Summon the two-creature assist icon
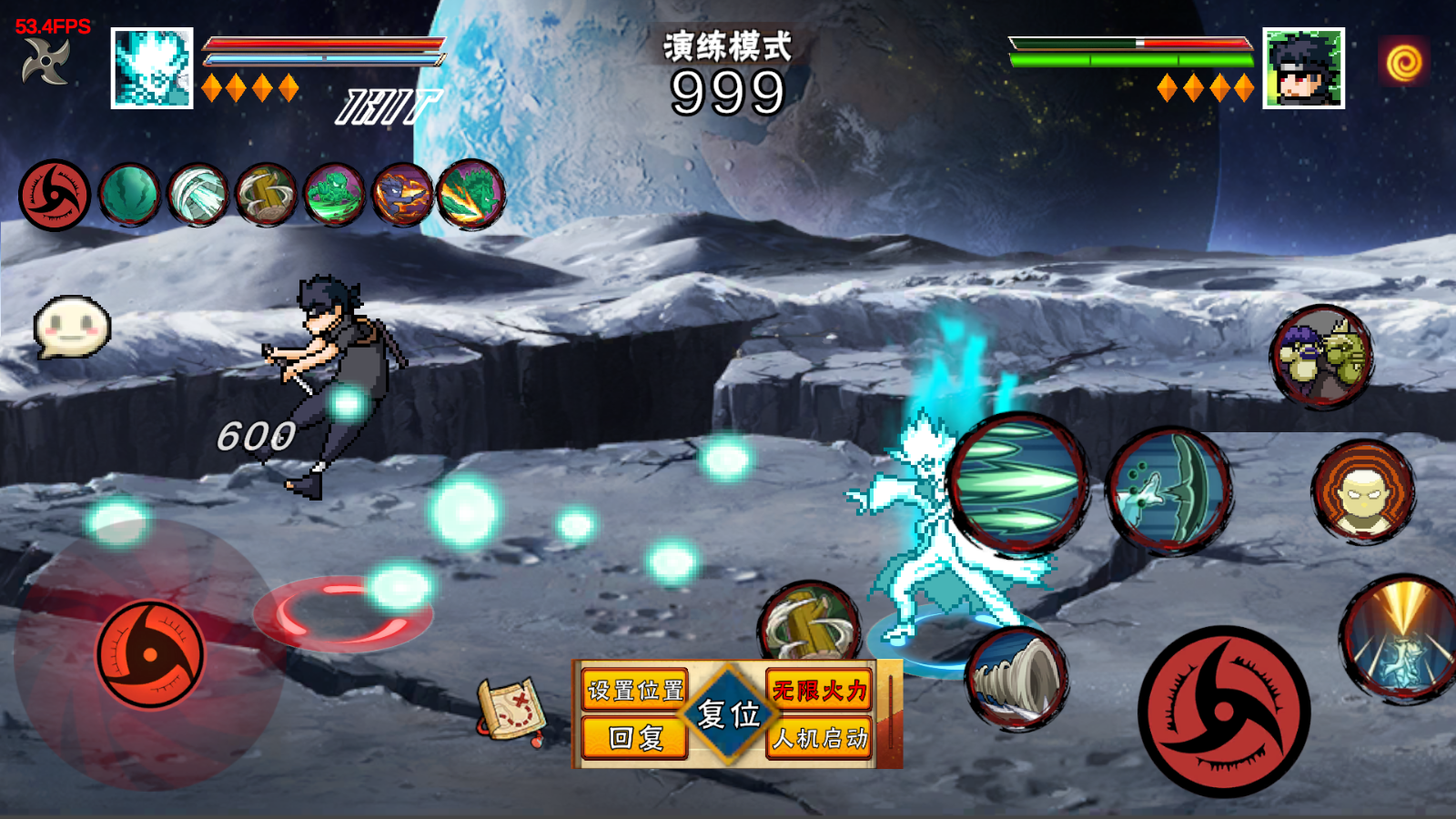 [x=1321, y=356]
